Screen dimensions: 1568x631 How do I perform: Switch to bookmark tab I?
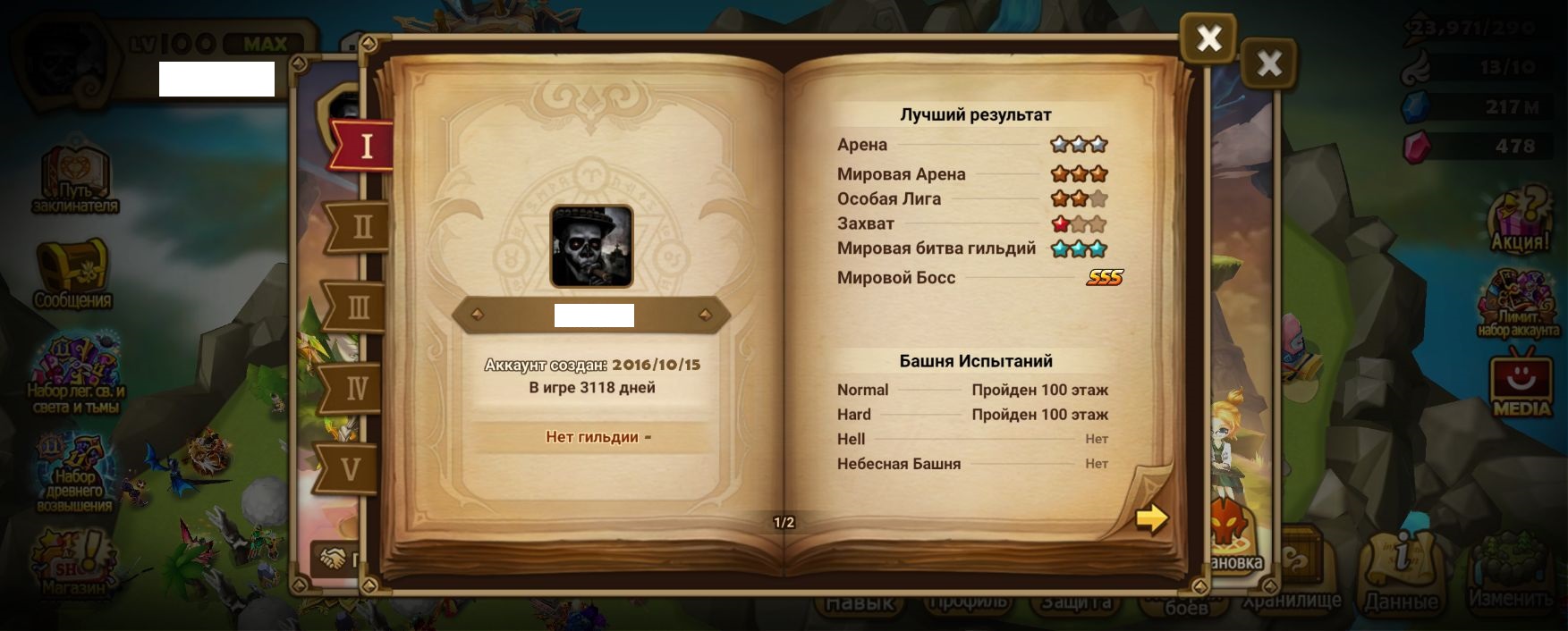[x=364, y=146]
